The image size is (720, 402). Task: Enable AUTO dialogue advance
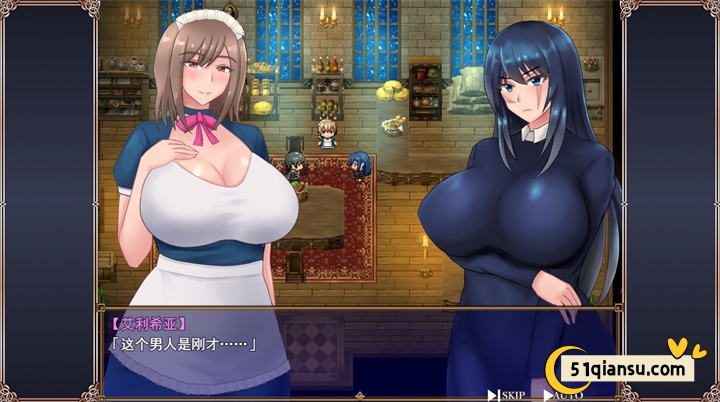pyautogui.click(x=566, y=394)
